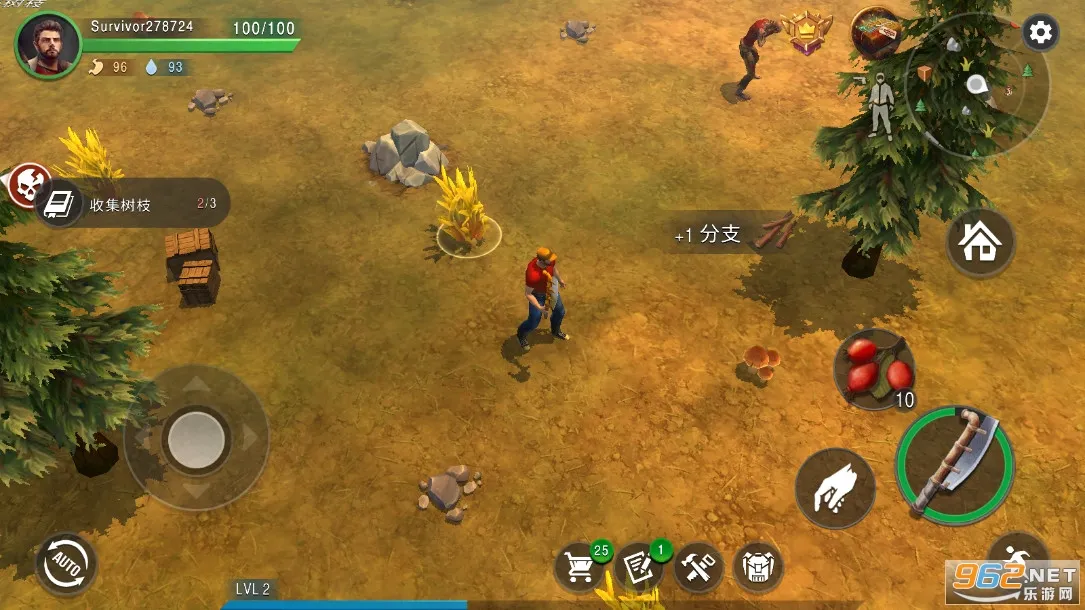Tap the survivor portrait avatar
The image size is (1085, 610).
pos(48,45)
